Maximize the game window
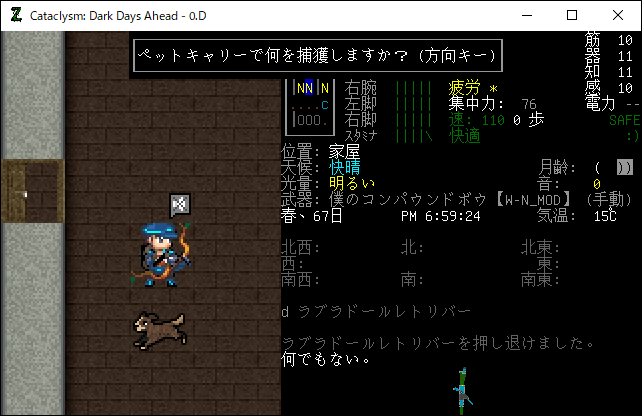 click(572, 15)
